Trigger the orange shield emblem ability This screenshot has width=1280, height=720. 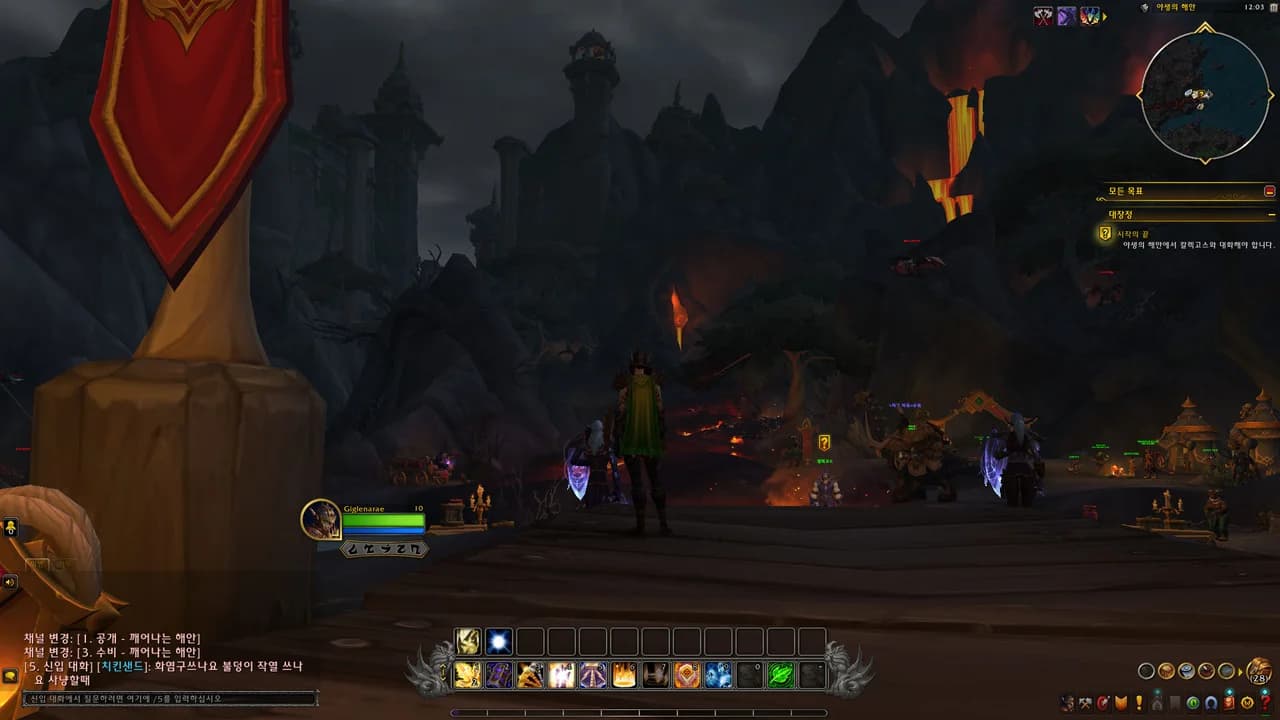686,675
